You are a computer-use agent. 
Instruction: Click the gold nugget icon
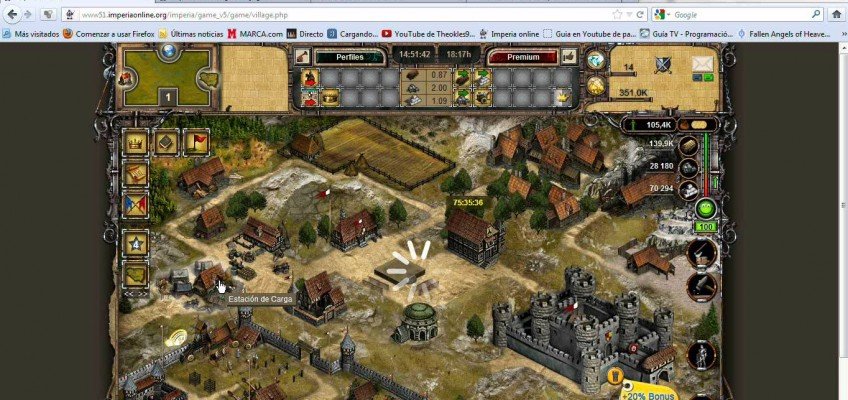tap(597, 86)
